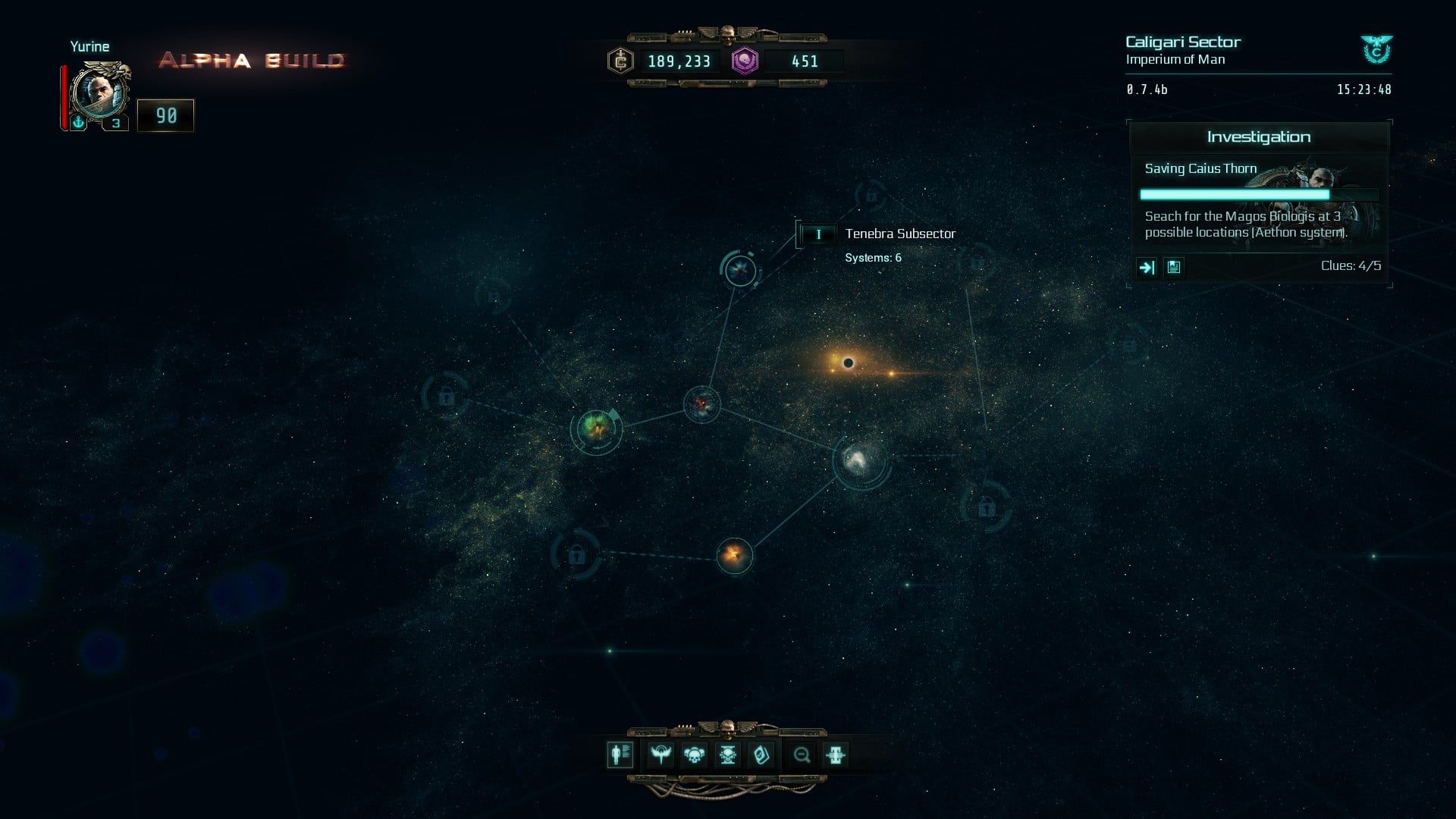
Task: Click the Imperium eagle emblem by Caligari Sector
Action: [x=1376, y=50]
